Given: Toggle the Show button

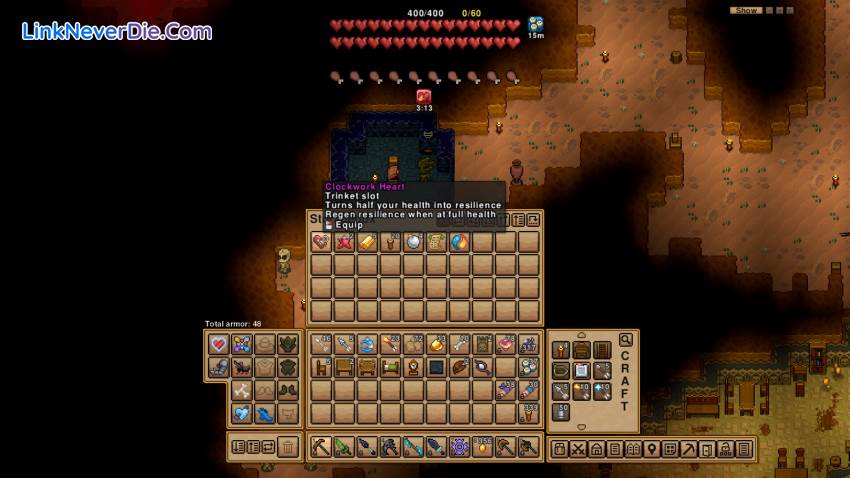Looking at the screenshot, I should 746,10.
